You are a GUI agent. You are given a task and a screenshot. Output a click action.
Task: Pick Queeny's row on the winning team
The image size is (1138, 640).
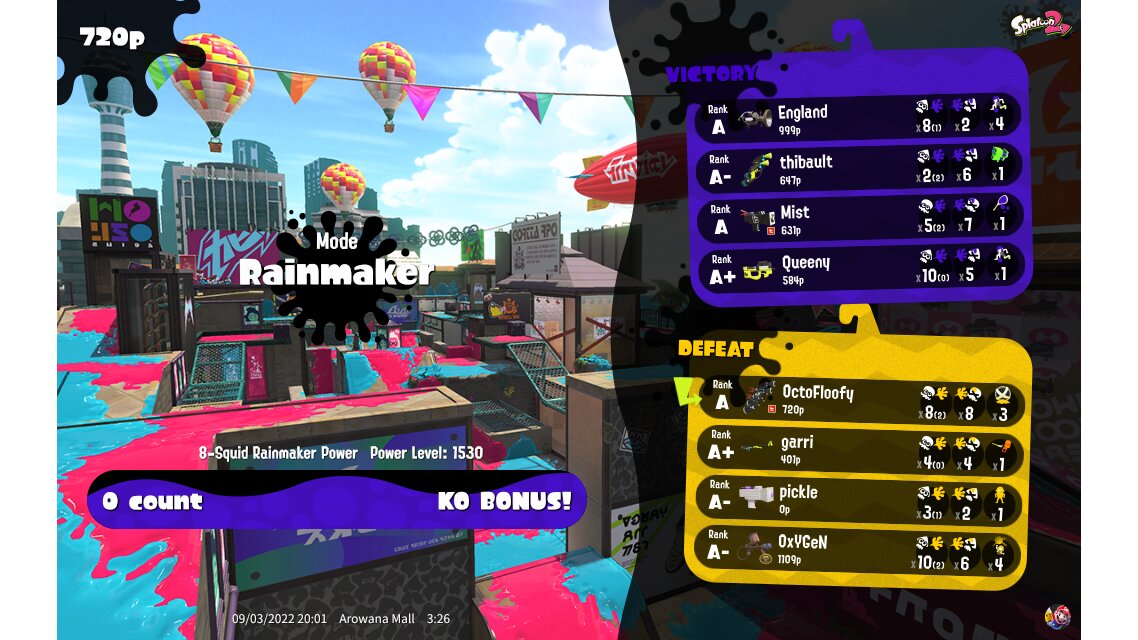click(x=858, y=268)
